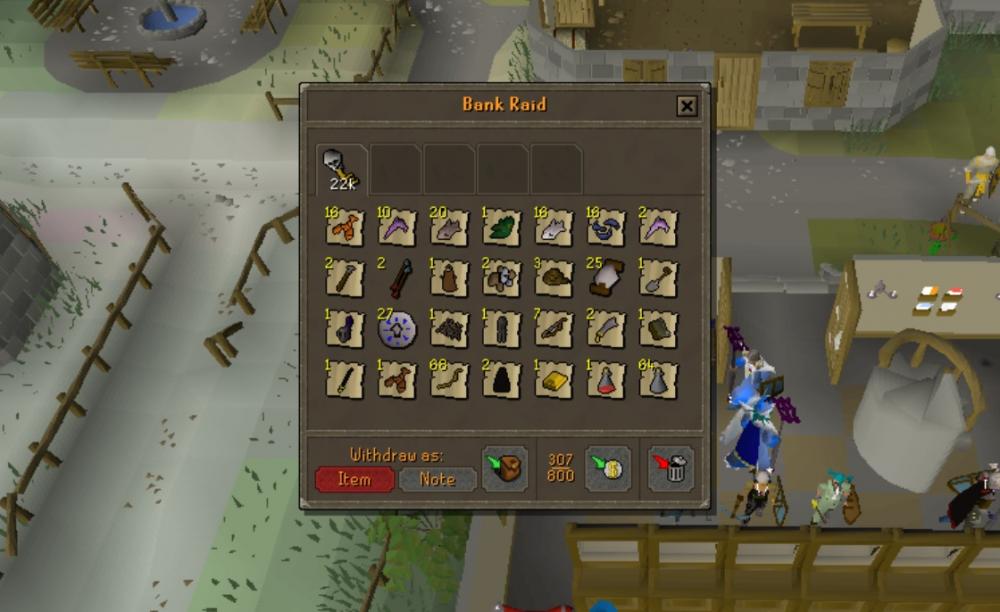Close the Bank Raid window

(686, 106)
